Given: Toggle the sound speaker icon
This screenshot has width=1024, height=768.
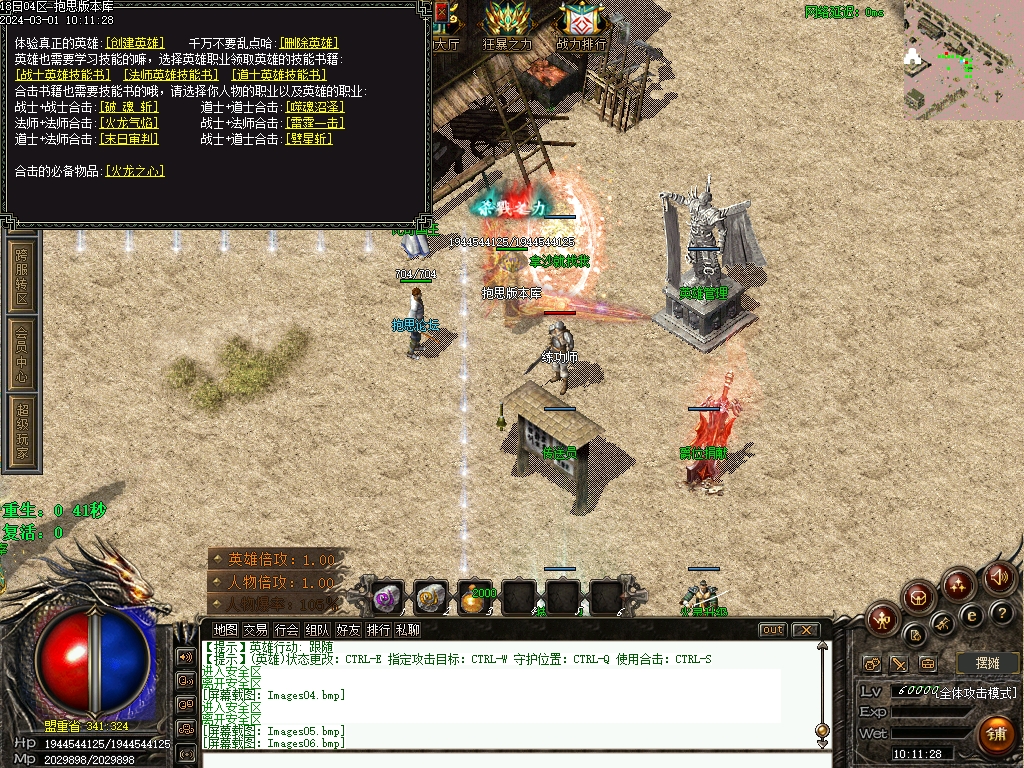Looking at the screenshot, I should tap(998, 577).
